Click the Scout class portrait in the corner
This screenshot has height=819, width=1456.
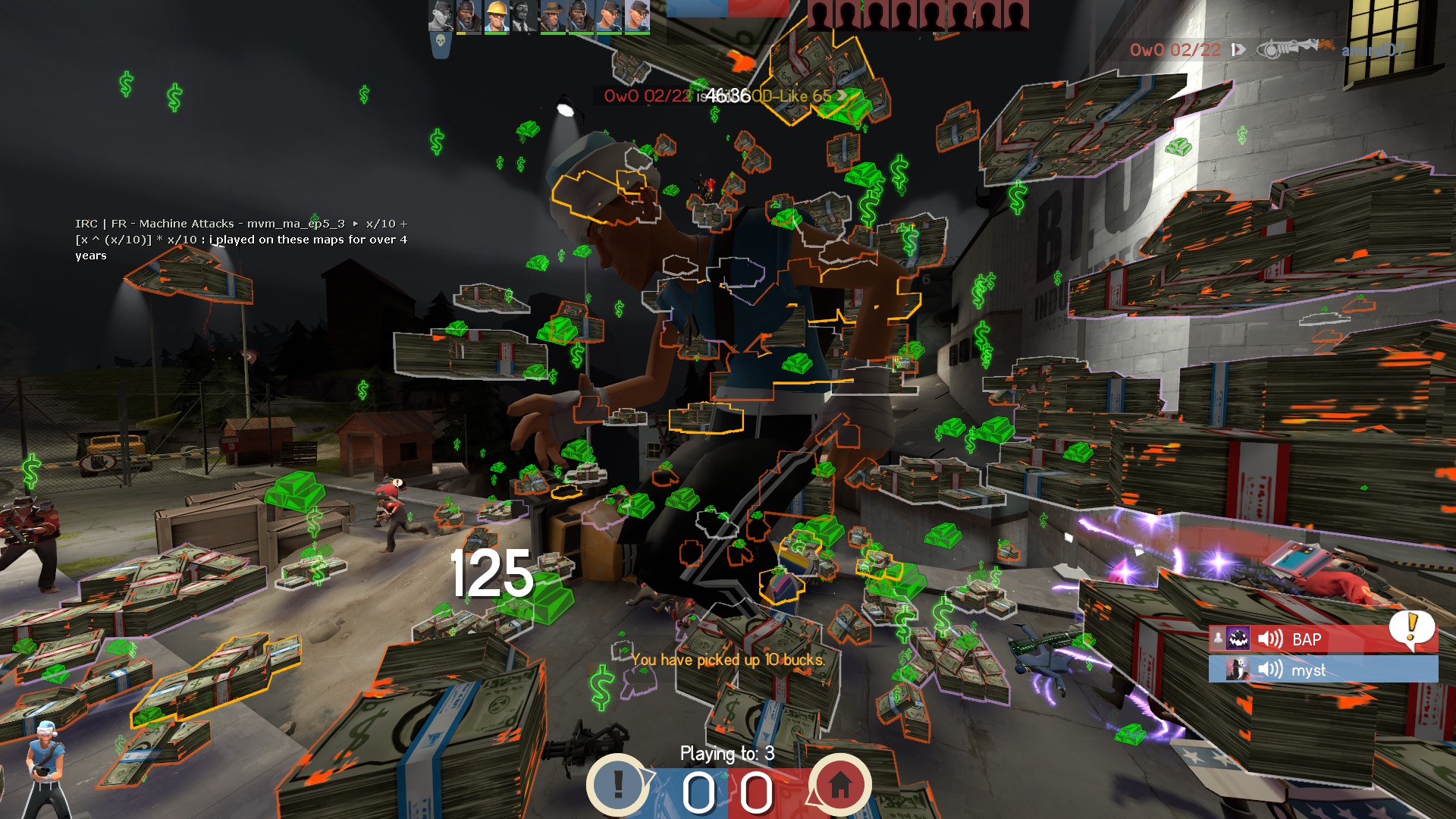click(x=44, y=767)
